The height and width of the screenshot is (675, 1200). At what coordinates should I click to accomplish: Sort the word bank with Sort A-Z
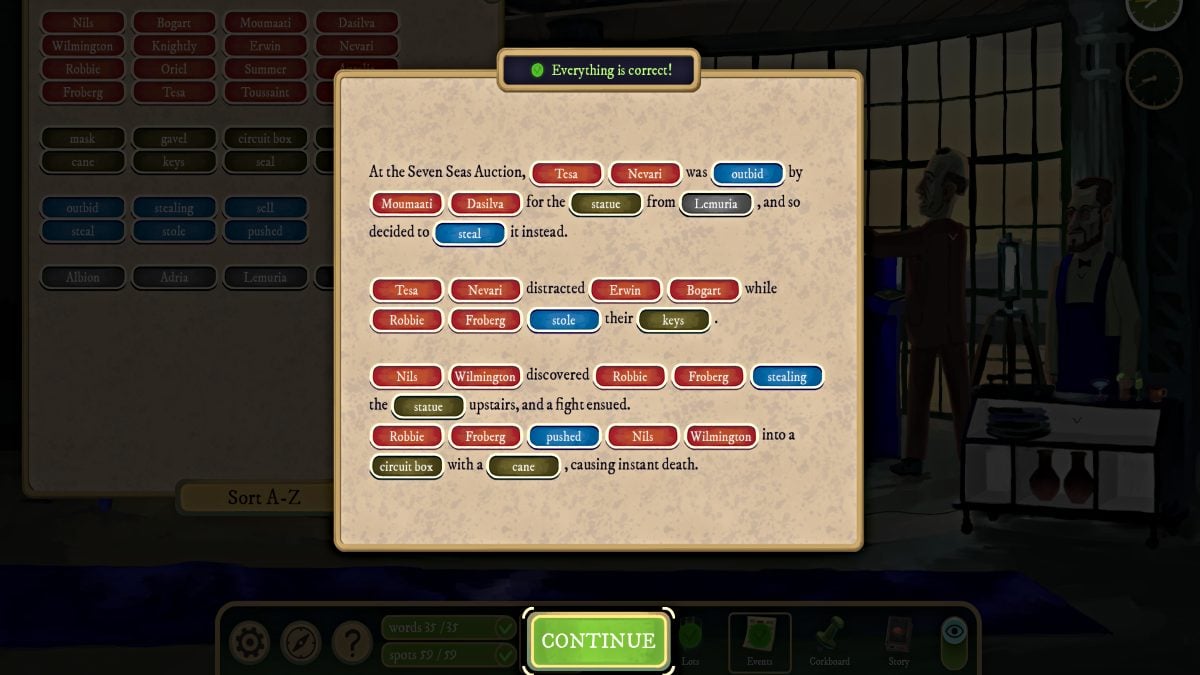point(264,497)
